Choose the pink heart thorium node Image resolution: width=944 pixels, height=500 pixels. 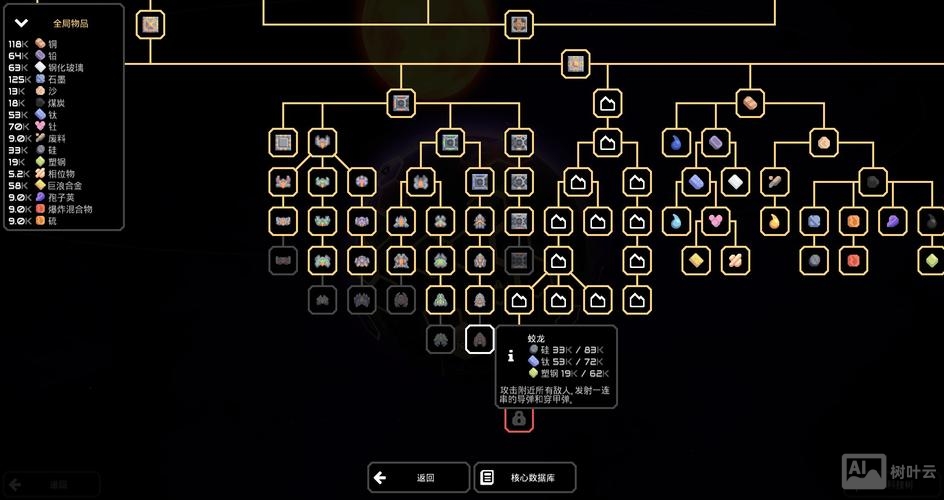[x=714, y=220]
